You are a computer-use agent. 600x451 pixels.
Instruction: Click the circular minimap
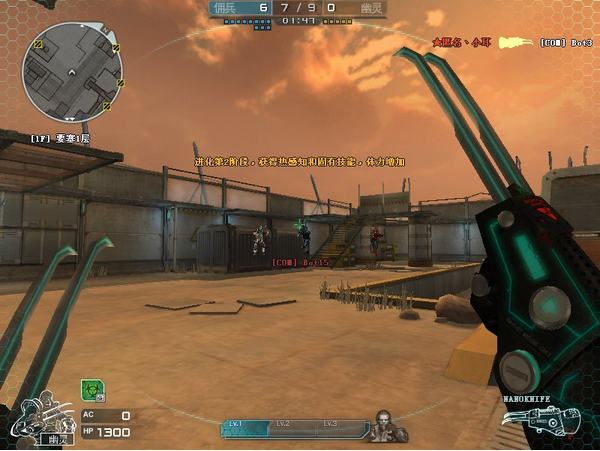[x=73, y=70]
